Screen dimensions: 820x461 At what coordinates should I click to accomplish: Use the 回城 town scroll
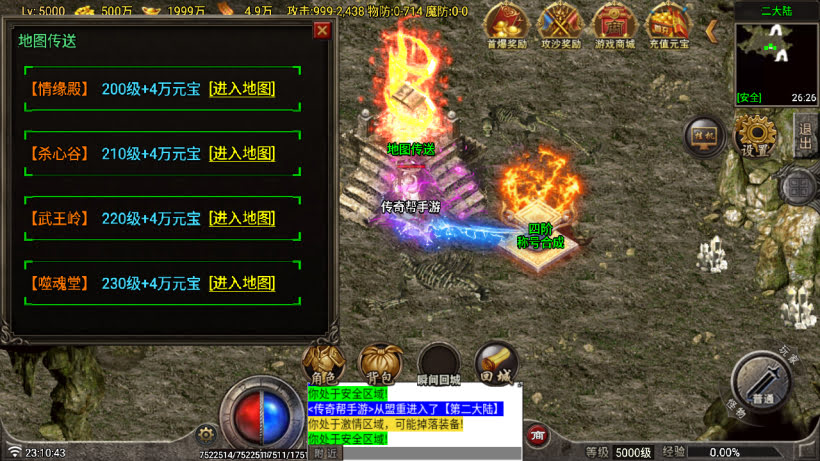coord(496,365)
